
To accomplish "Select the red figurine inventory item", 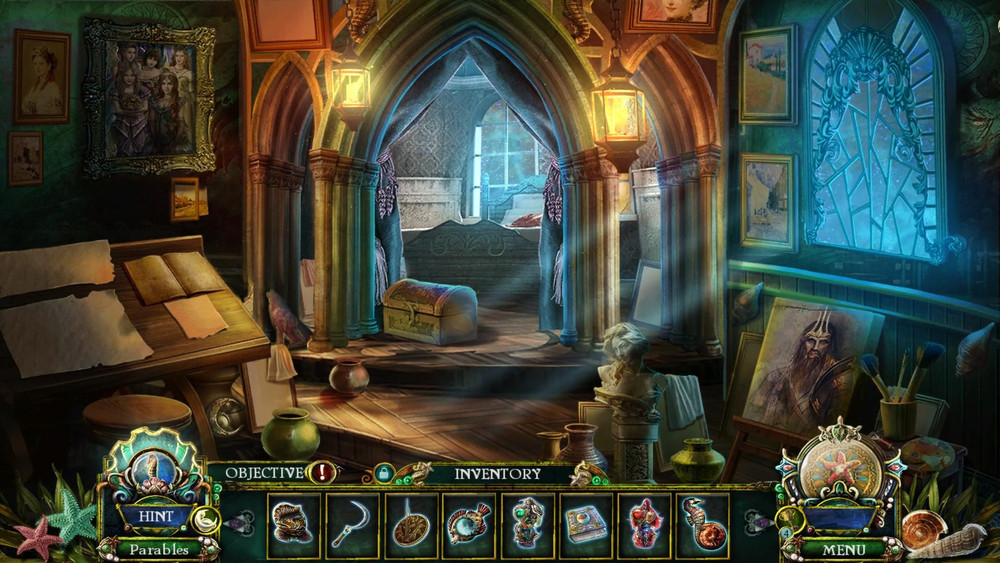I will point(643,525).
